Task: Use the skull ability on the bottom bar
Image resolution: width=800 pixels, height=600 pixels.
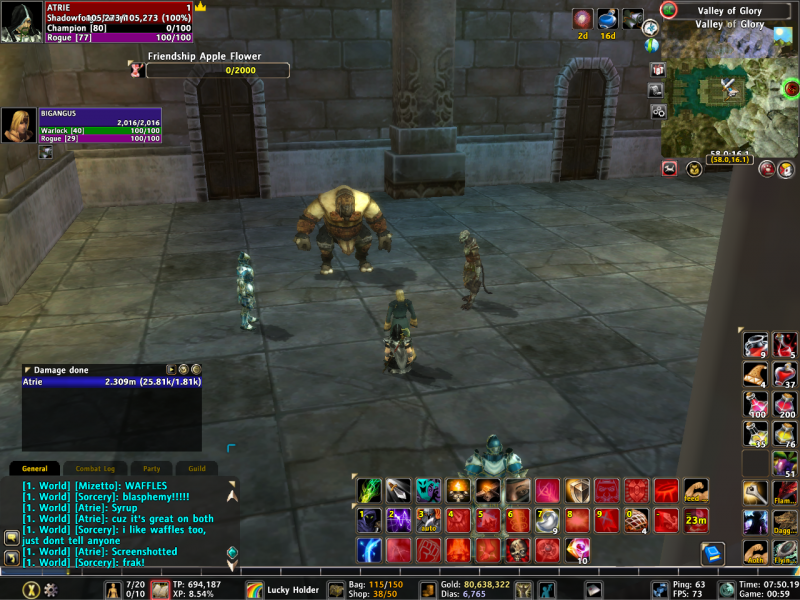Action: pos(518,549)
